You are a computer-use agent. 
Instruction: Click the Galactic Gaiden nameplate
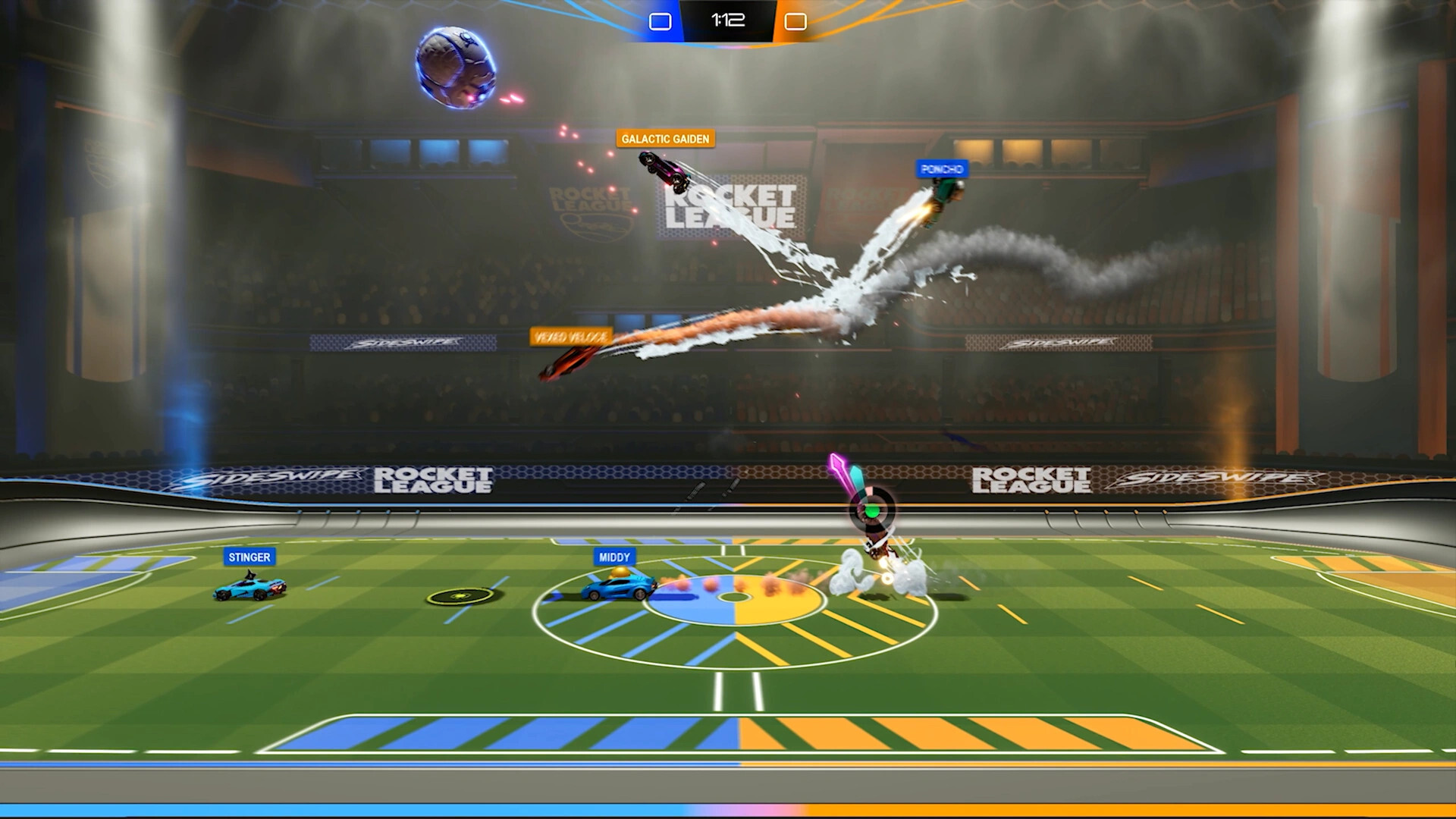pyautogui.click(x=665, y=139)
